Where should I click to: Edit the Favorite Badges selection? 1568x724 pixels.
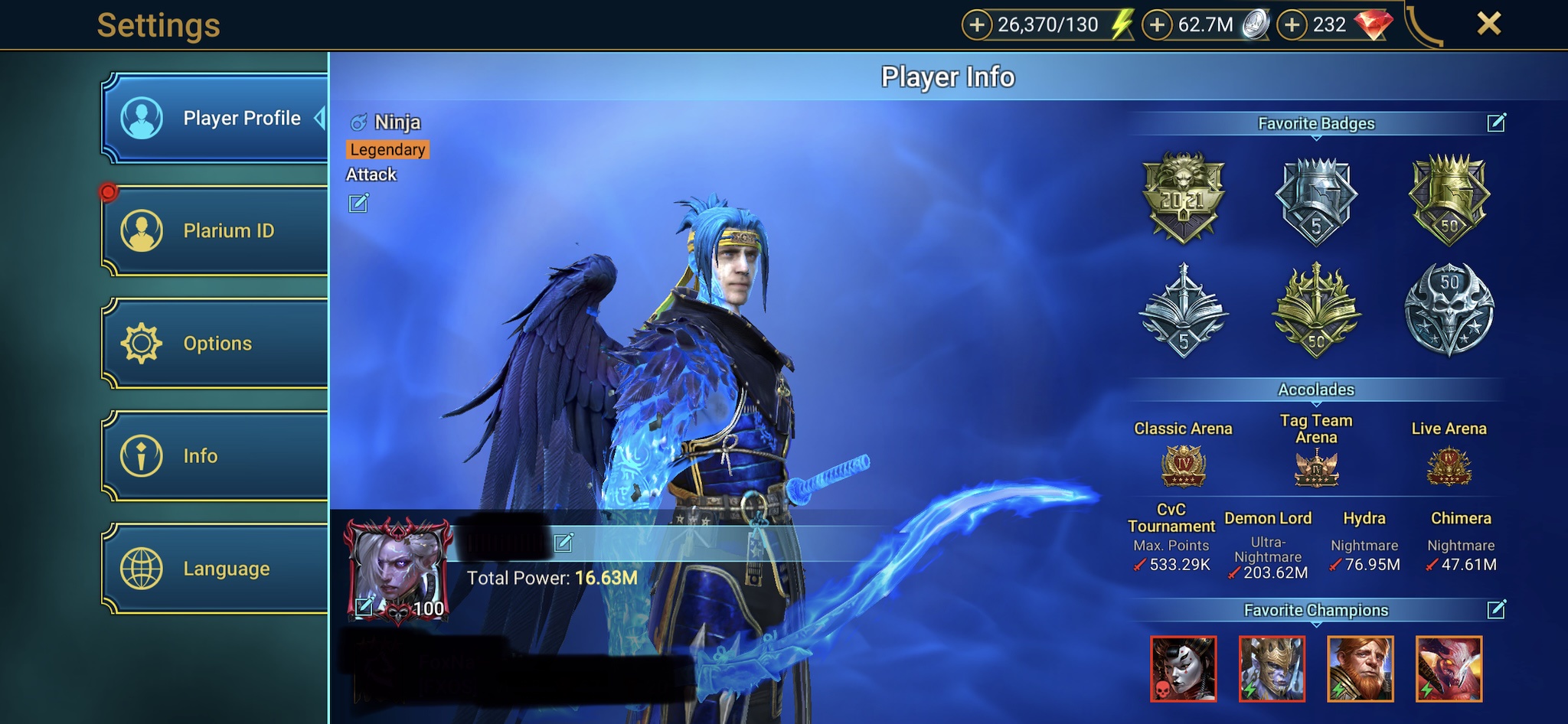tap(1496, 122)
